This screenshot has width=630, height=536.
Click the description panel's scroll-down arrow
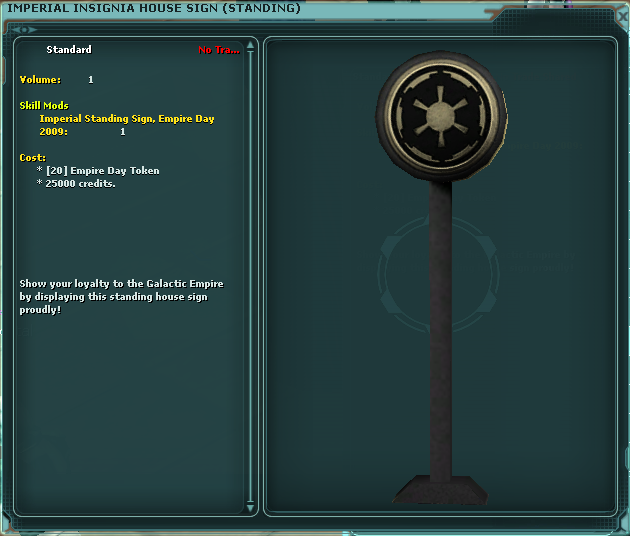pos(251,507)
